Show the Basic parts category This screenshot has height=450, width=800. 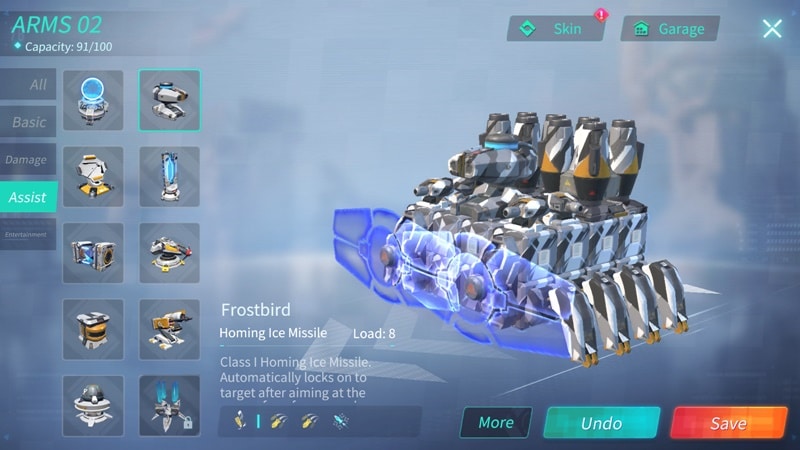[x=28, y=122]
